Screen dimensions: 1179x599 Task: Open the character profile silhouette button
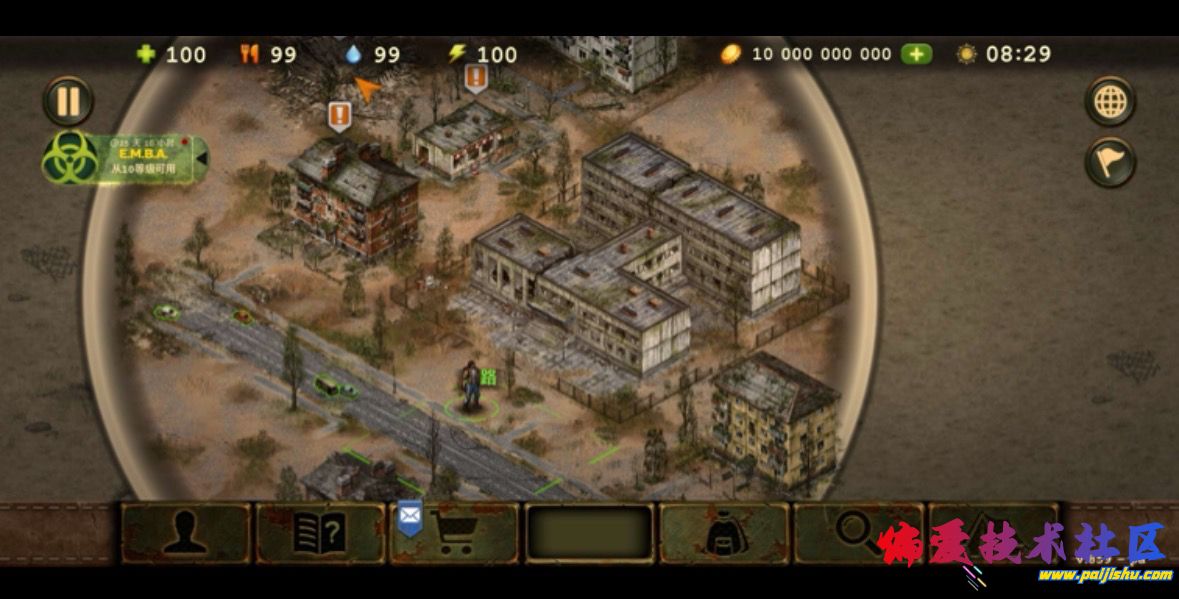pos(186,533)
